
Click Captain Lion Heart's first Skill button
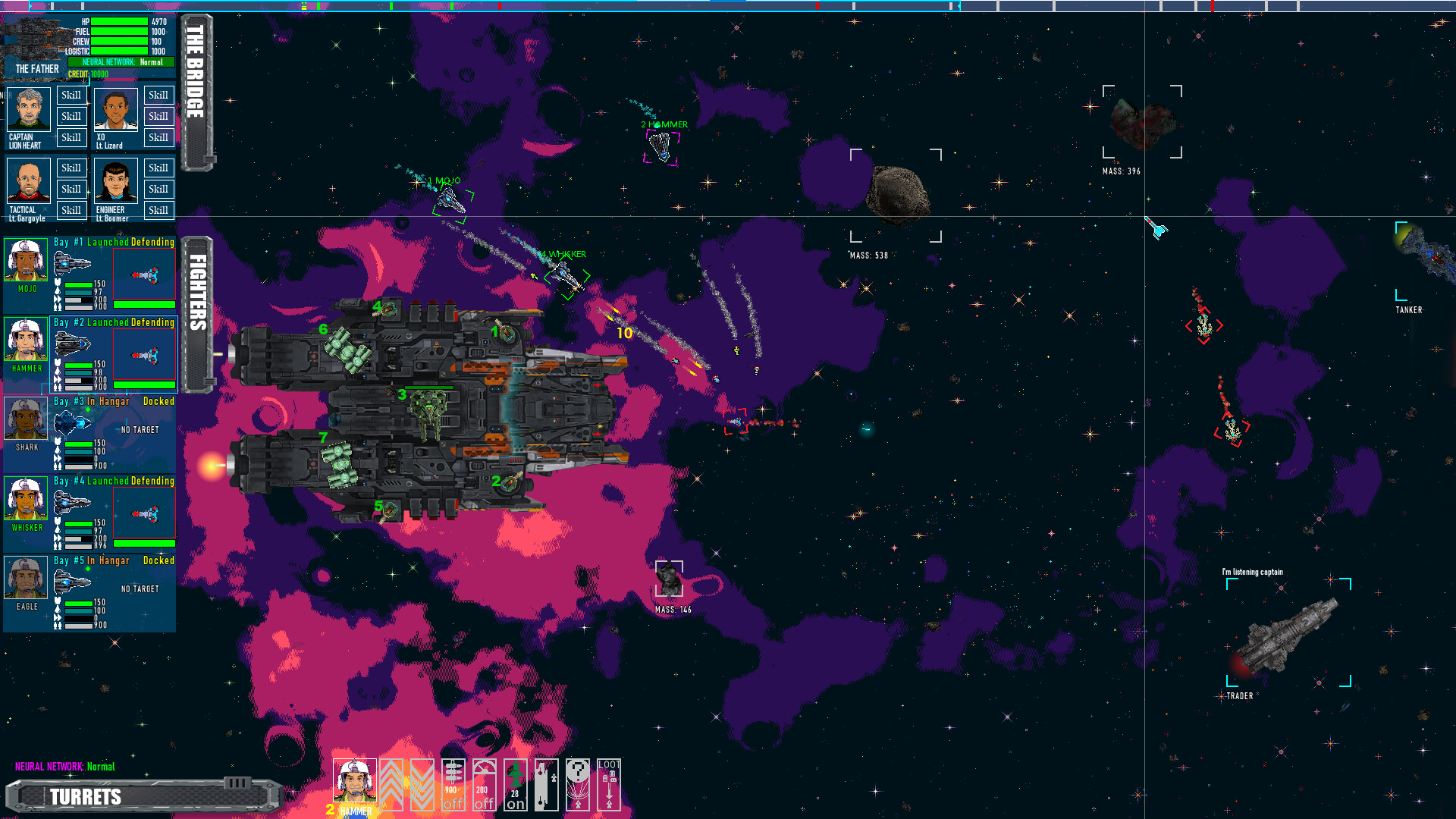pos(71,95)
